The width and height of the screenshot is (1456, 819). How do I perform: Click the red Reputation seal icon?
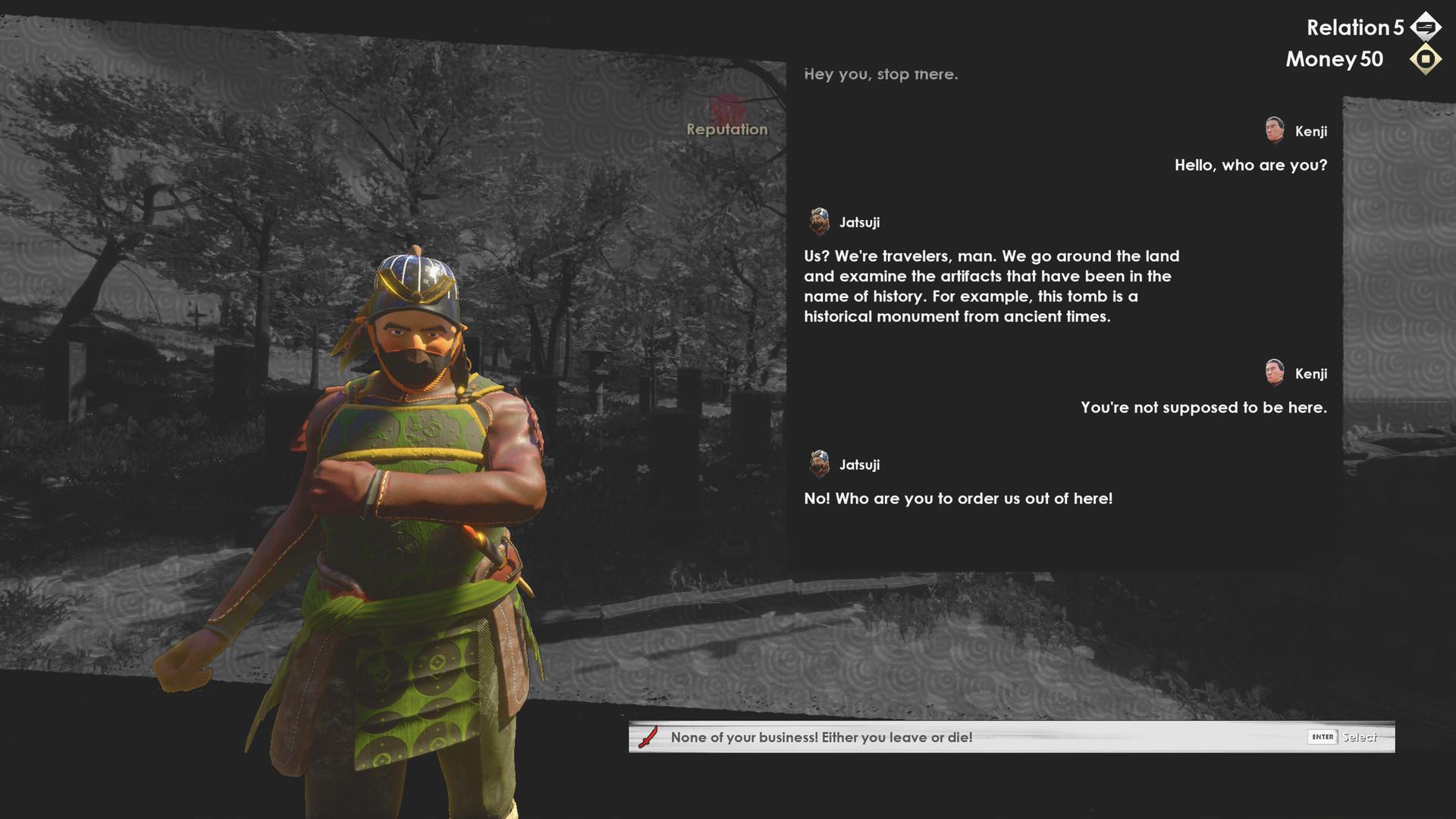coord(727,106)
